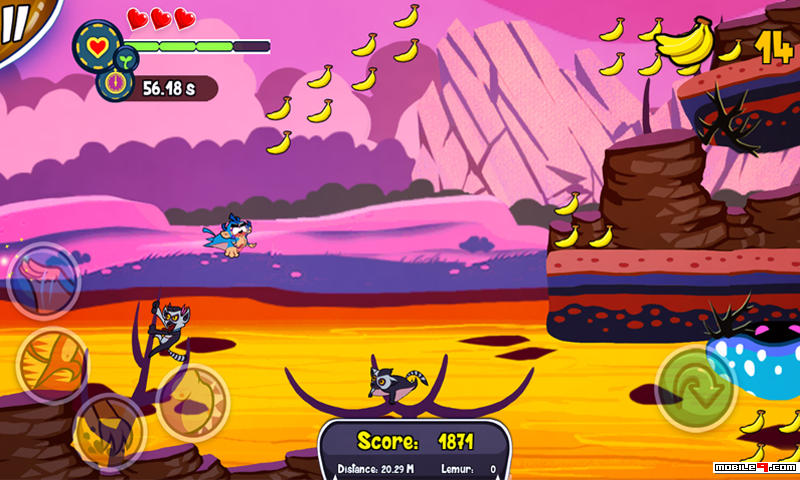Trigger the yellow spiky-haired character ability
This screenshot has height=480, width=800.
pos(109,432)
